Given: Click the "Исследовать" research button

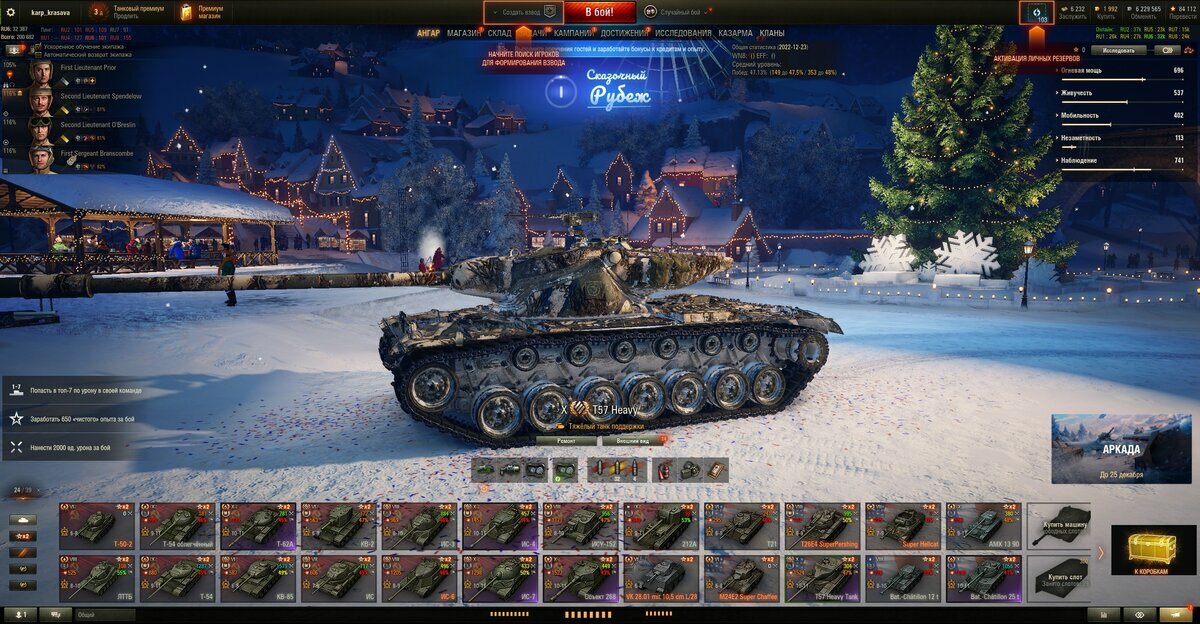Looking at the screenshot, I should coord(1118,49).
